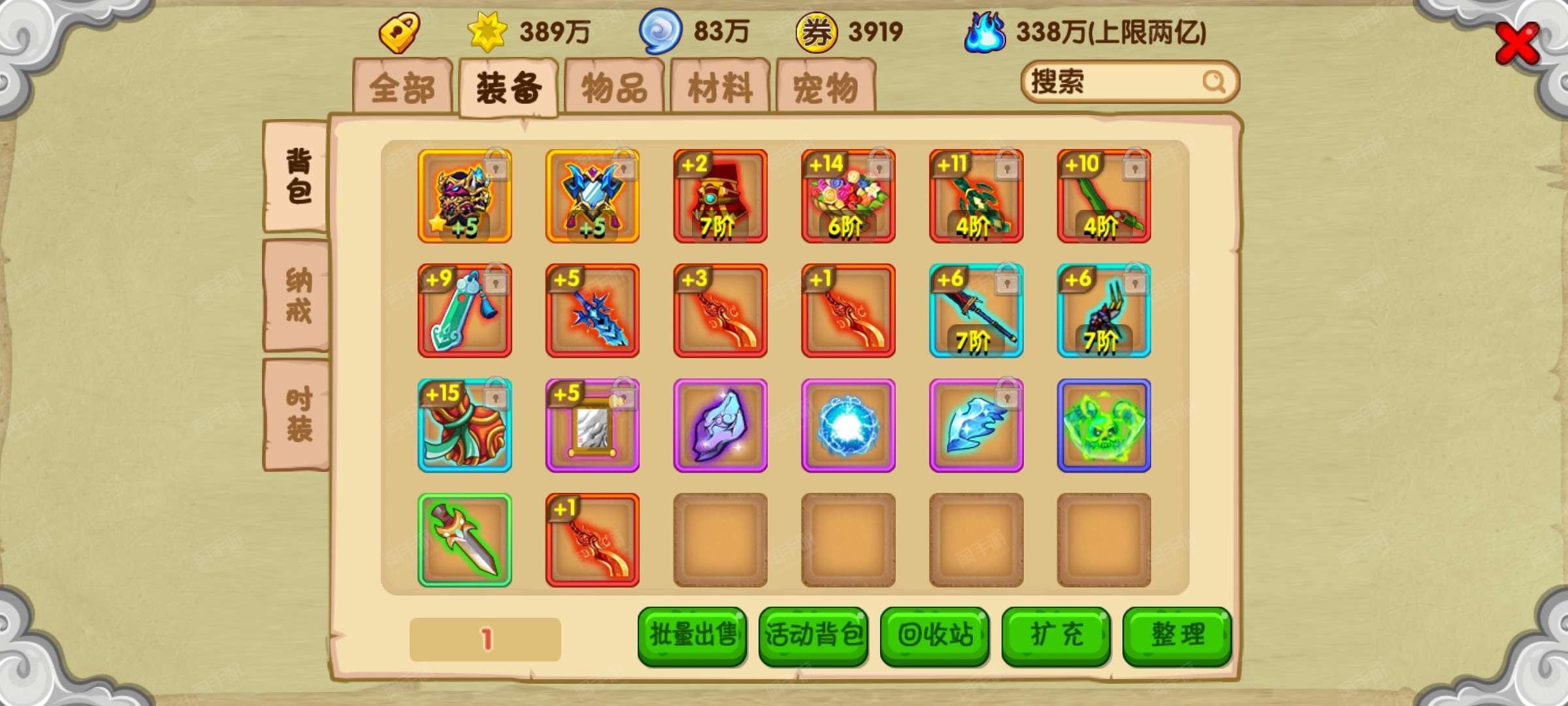Select the green dagger in the bottom row
Image resolution: width=1568 pixels, height=706 pixels.
(x=465, y=537)
